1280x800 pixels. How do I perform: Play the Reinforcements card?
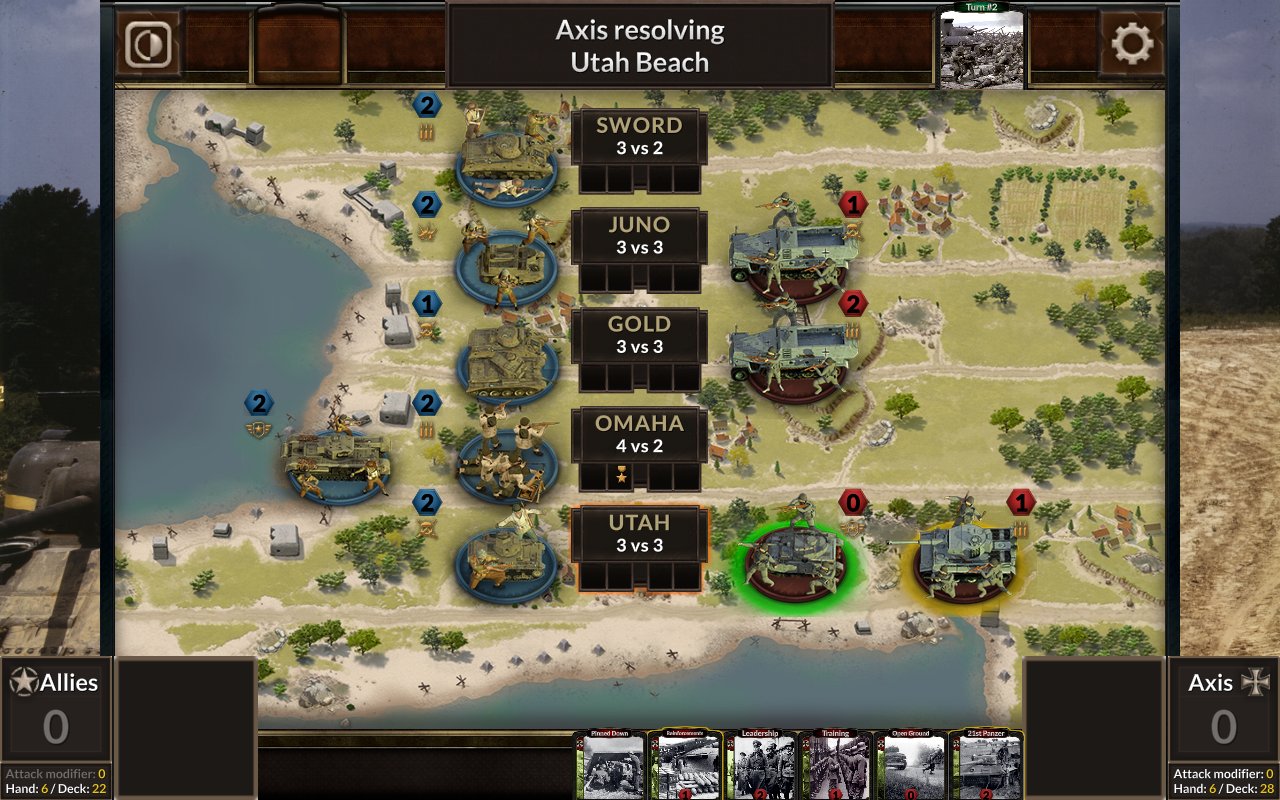pyautogui.click(x=686, y=770)
